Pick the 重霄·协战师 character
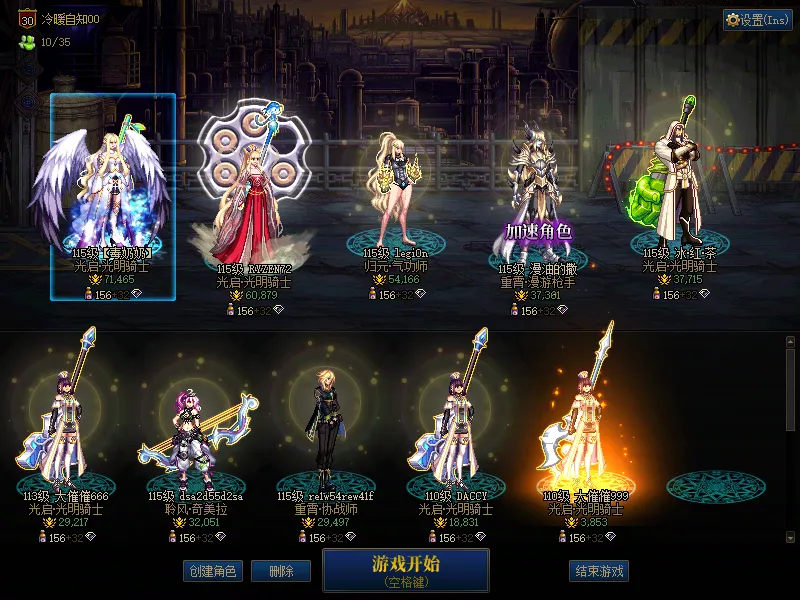The height and width of the screenshot is (600, 800). tap(325, 430)
